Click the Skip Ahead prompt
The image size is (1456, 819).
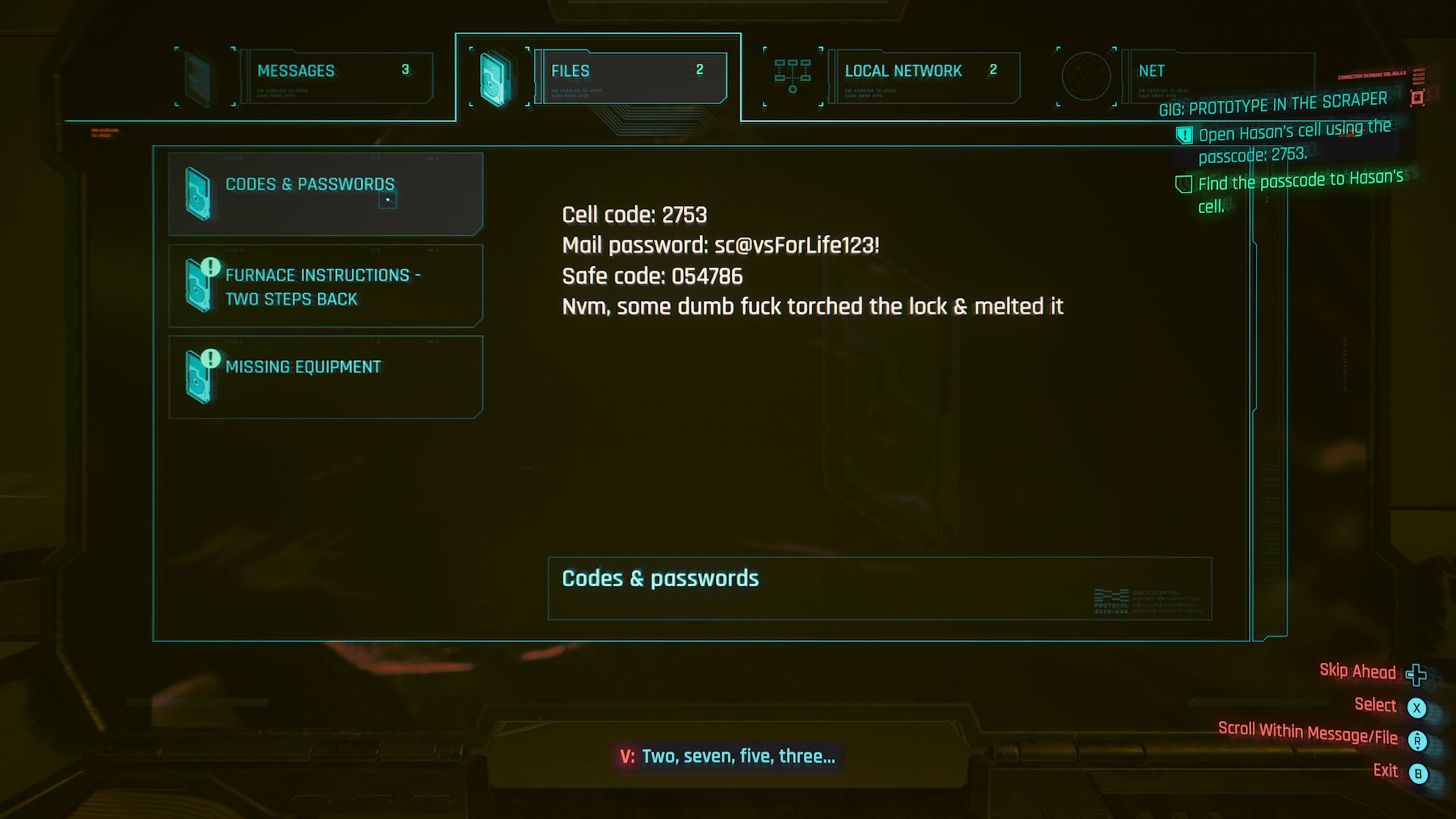[1357, 671]
